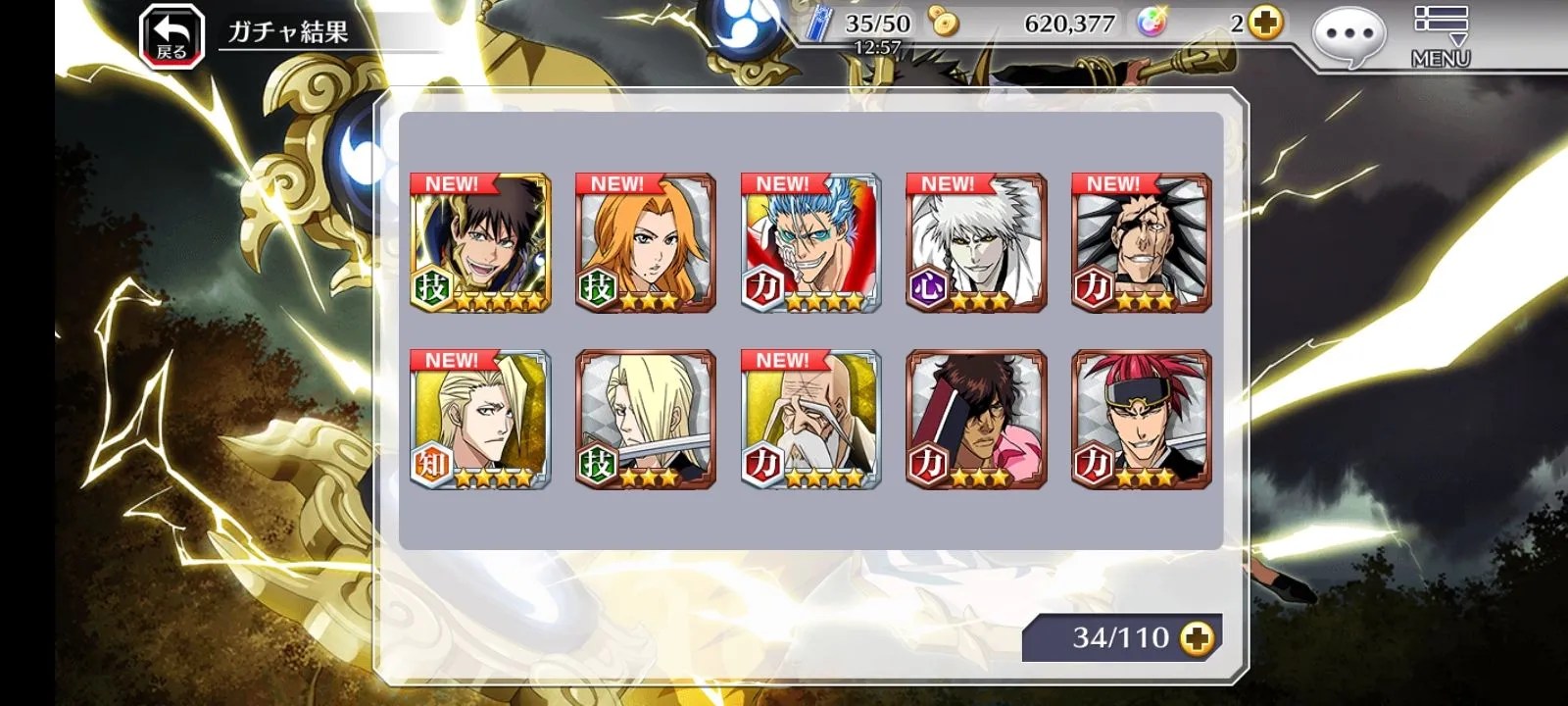Select the brown-haired five-star character card
This screenshot has width=1568, height=706.
[480, 243]
